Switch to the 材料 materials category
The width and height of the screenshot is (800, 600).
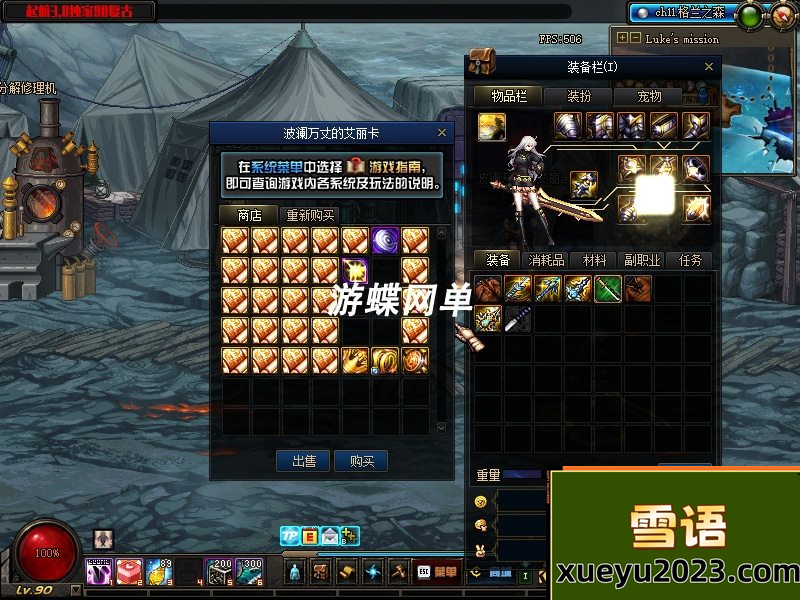[x=595, y=260]
